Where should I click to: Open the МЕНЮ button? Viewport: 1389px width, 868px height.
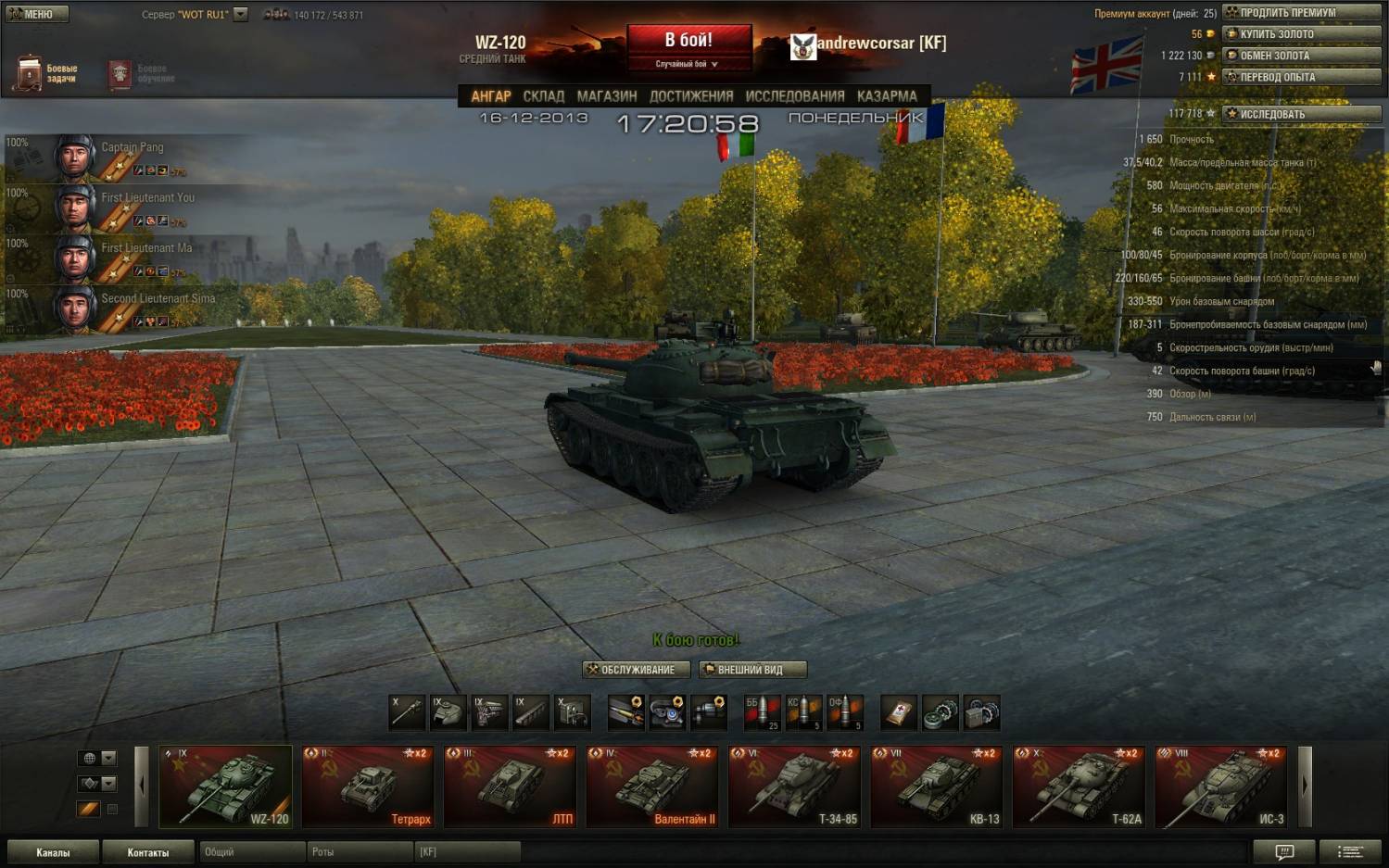[x=36, y=14]
